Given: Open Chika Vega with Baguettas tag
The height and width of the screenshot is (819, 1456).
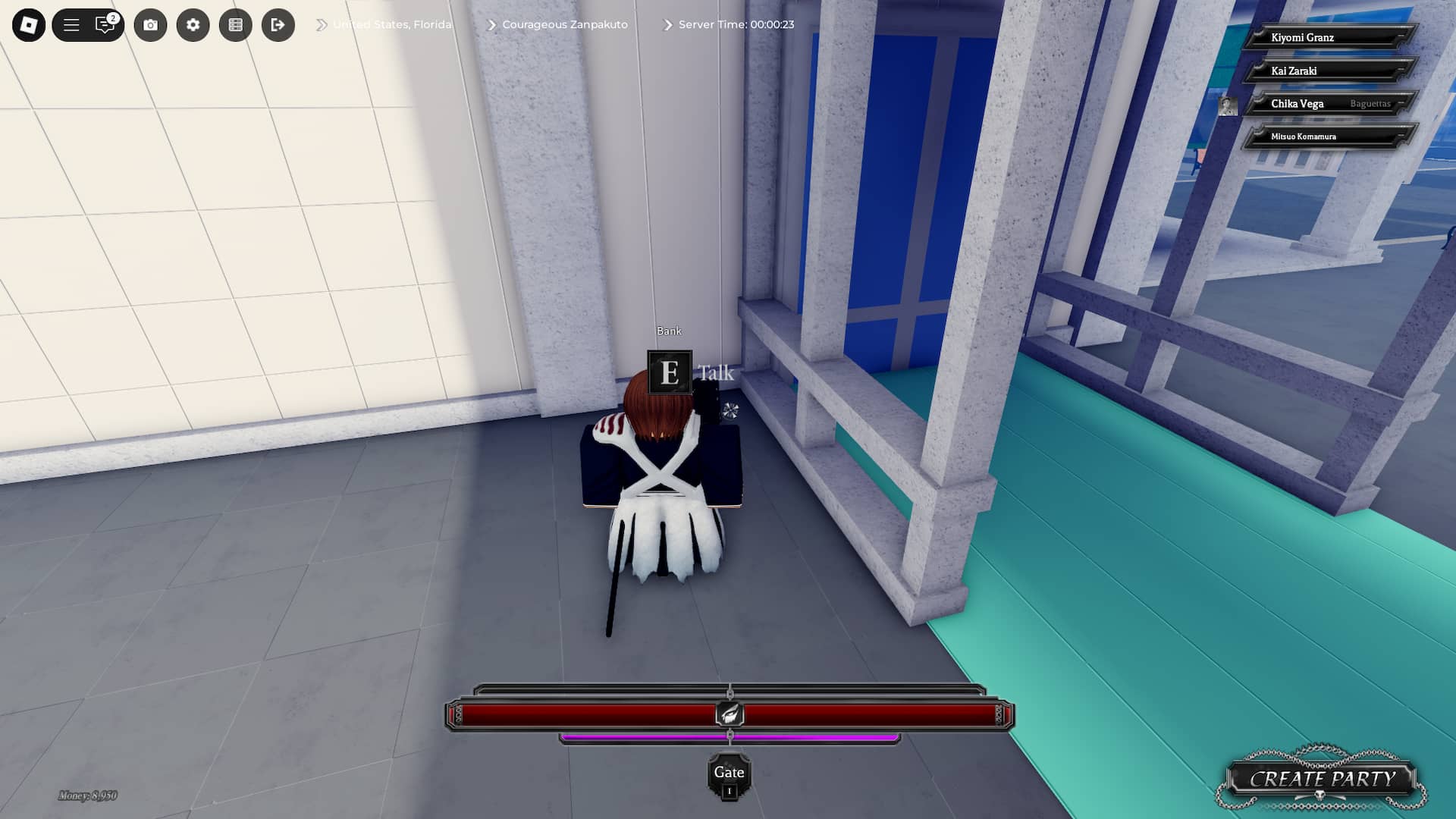Looking at the screenshot, I should click(1332, 103).
